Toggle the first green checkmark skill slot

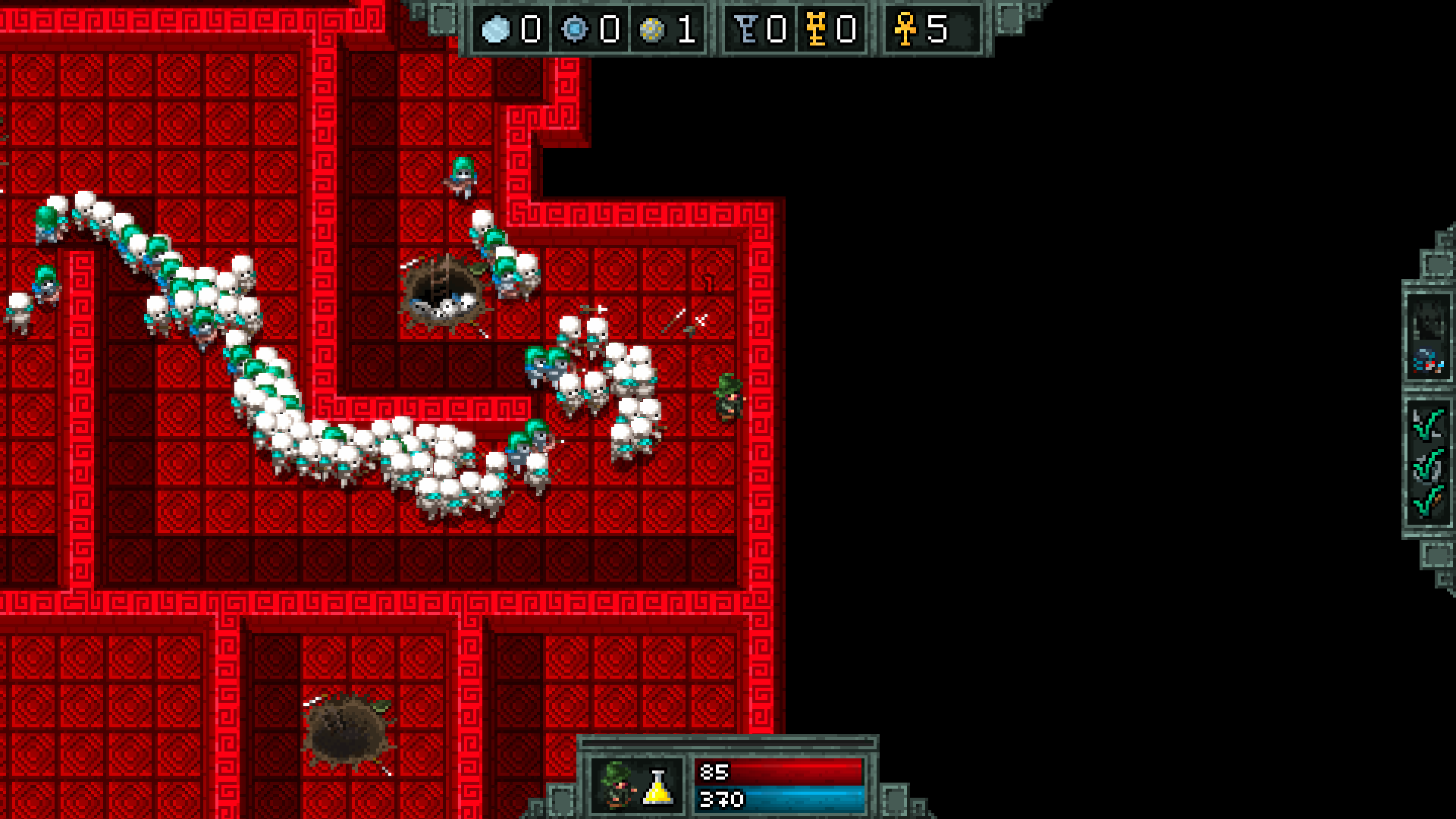tap(1429, 422)
